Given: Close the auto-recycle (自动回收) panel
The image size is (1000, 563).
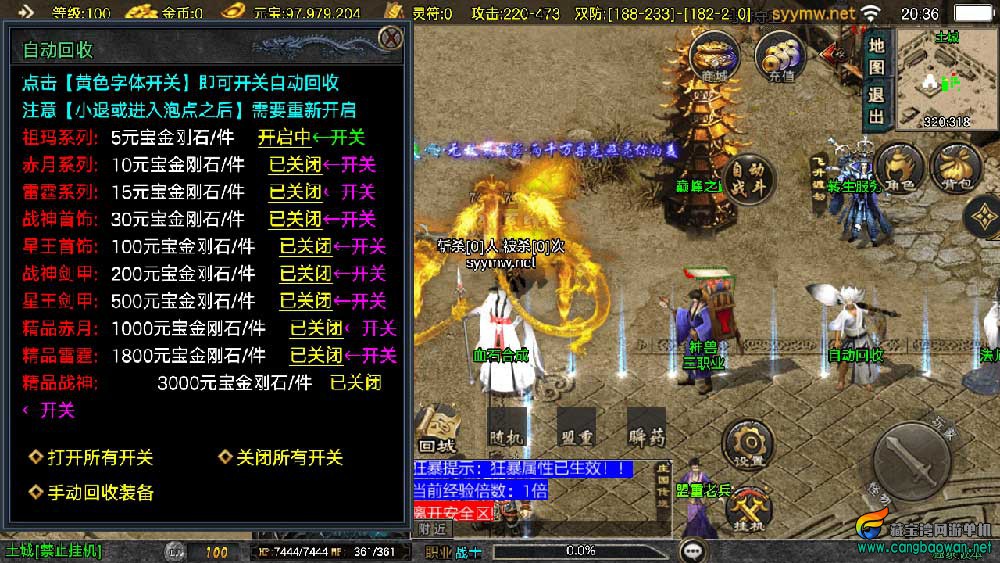Looking at the screenshot, I should click(x=390, y=39).
